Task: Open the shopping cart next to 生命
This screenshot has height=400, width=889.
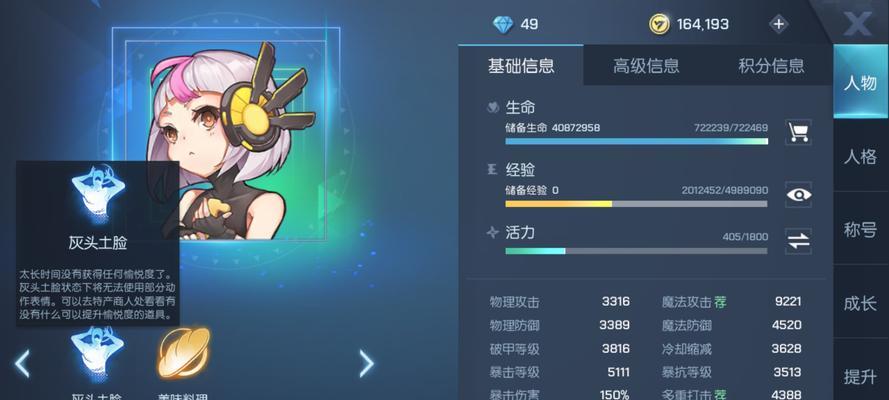Action: tap(798, 131)
